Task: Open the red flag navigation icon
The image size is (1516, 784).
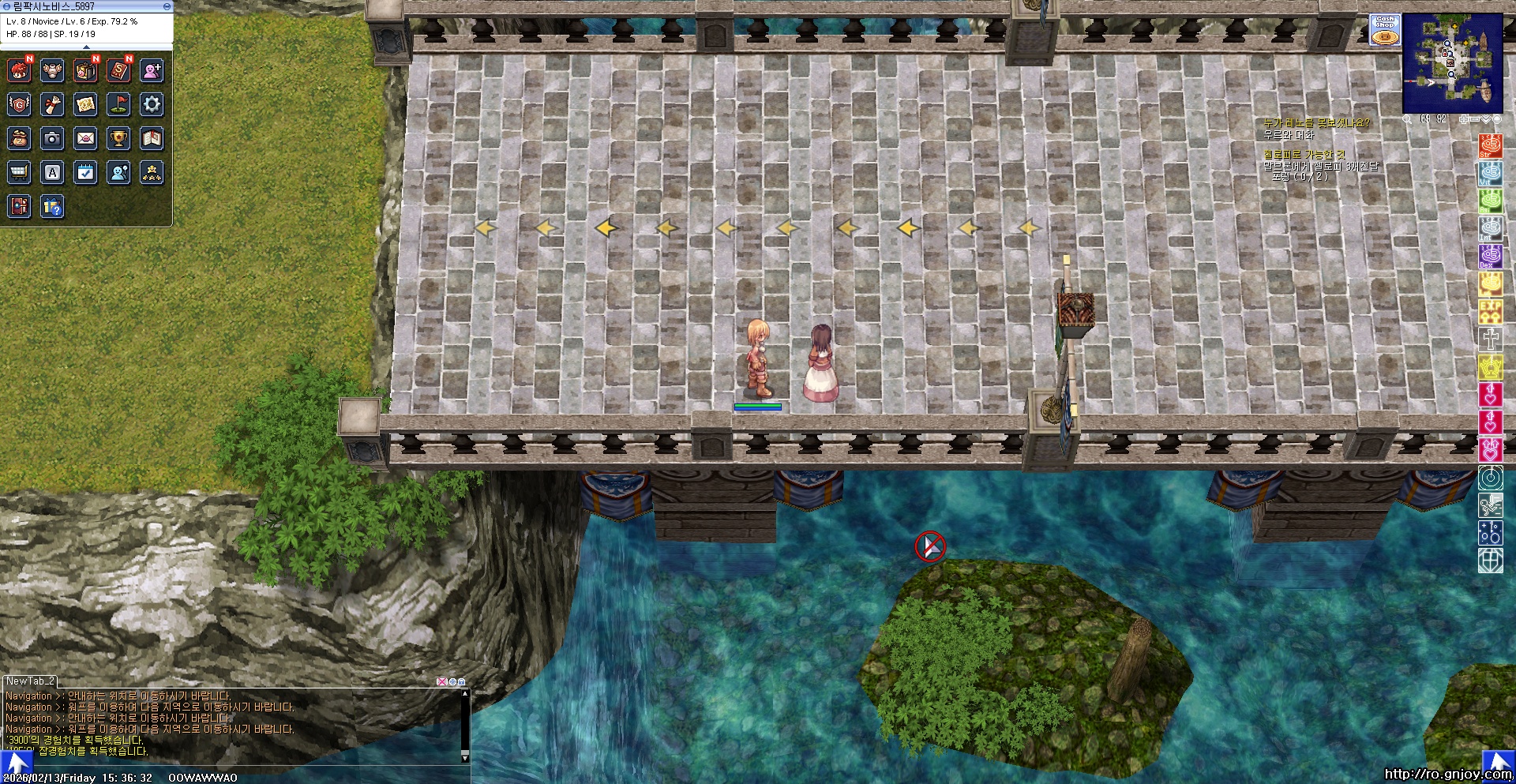Action: (118, 103)
